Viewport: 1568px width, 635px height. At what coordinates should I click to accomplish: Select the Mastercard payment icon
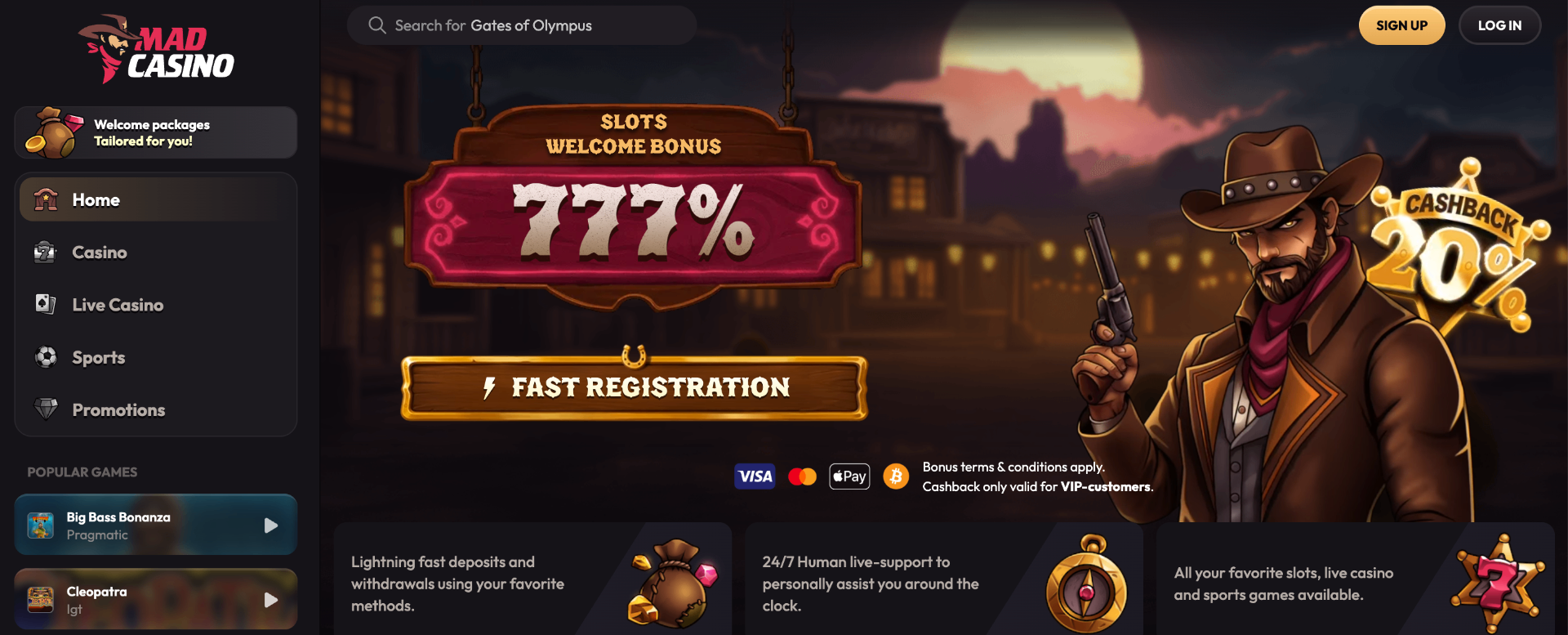tap(802, 476)
